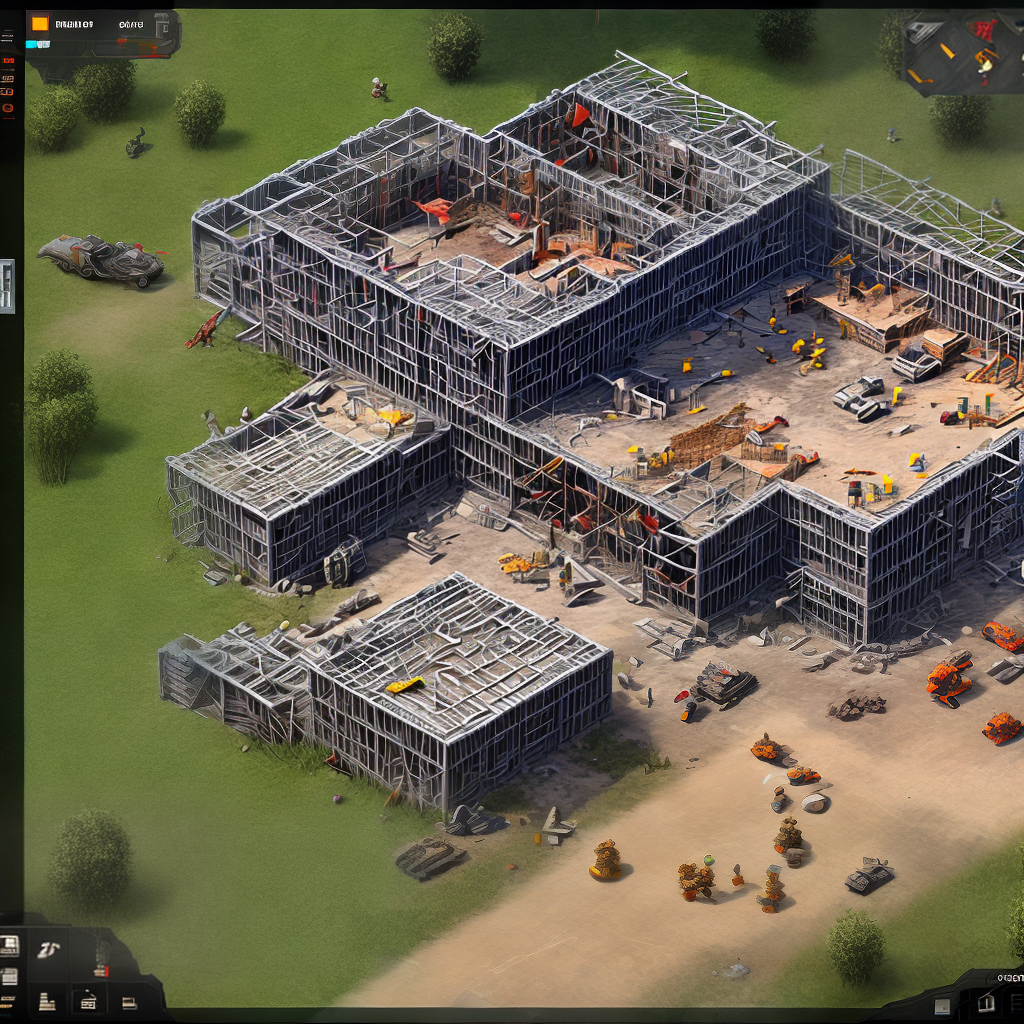Activate the white swoosh icon in bottom panel

pyautogui.click(x=48, y=949)
